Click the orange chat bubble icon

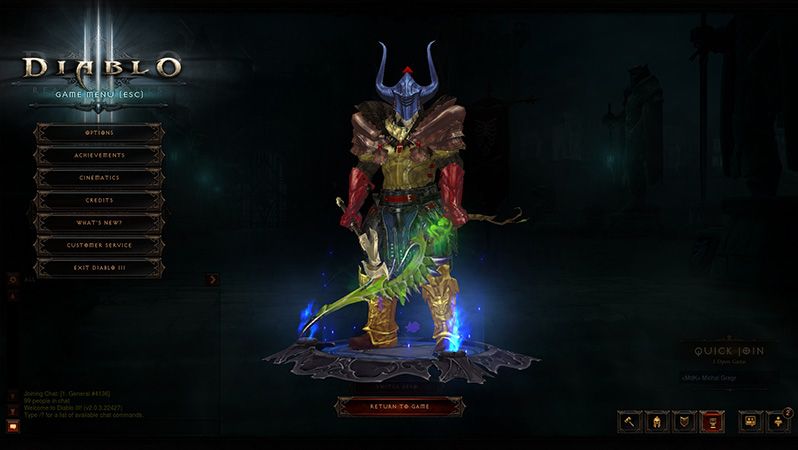point(13,426)
